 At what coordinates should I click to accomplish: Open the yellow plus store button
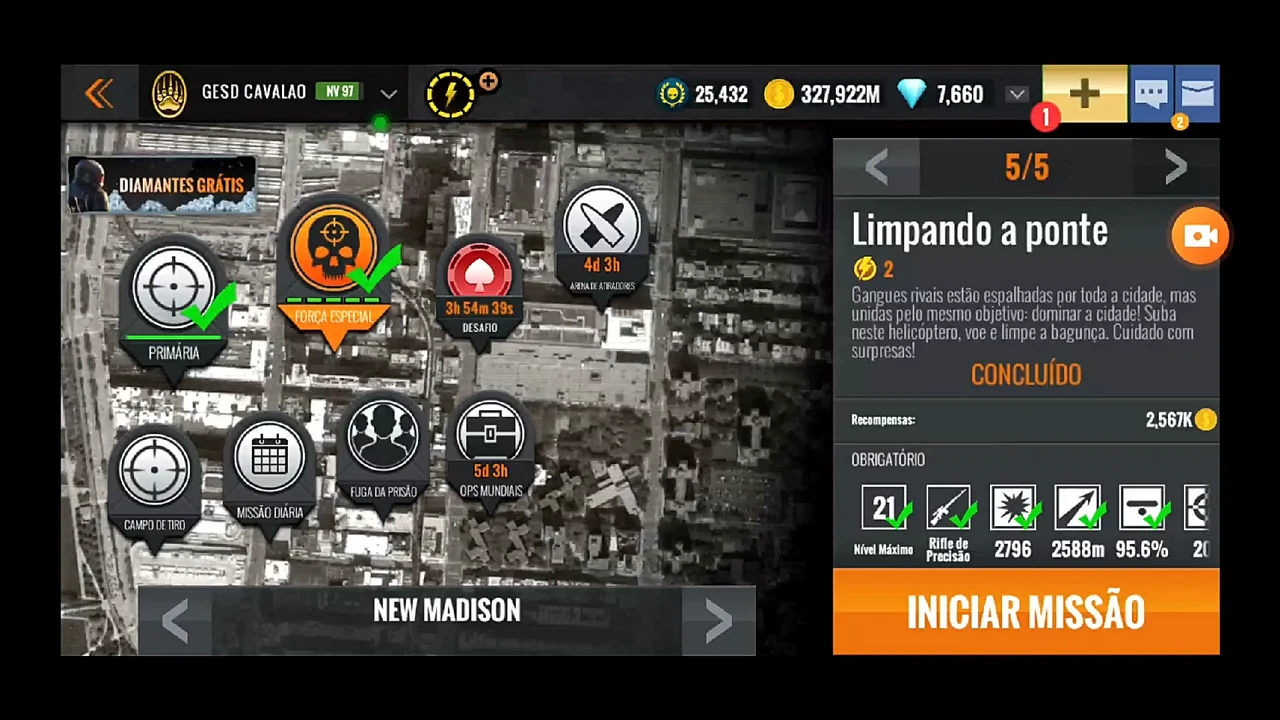[x=1085, y=94]
